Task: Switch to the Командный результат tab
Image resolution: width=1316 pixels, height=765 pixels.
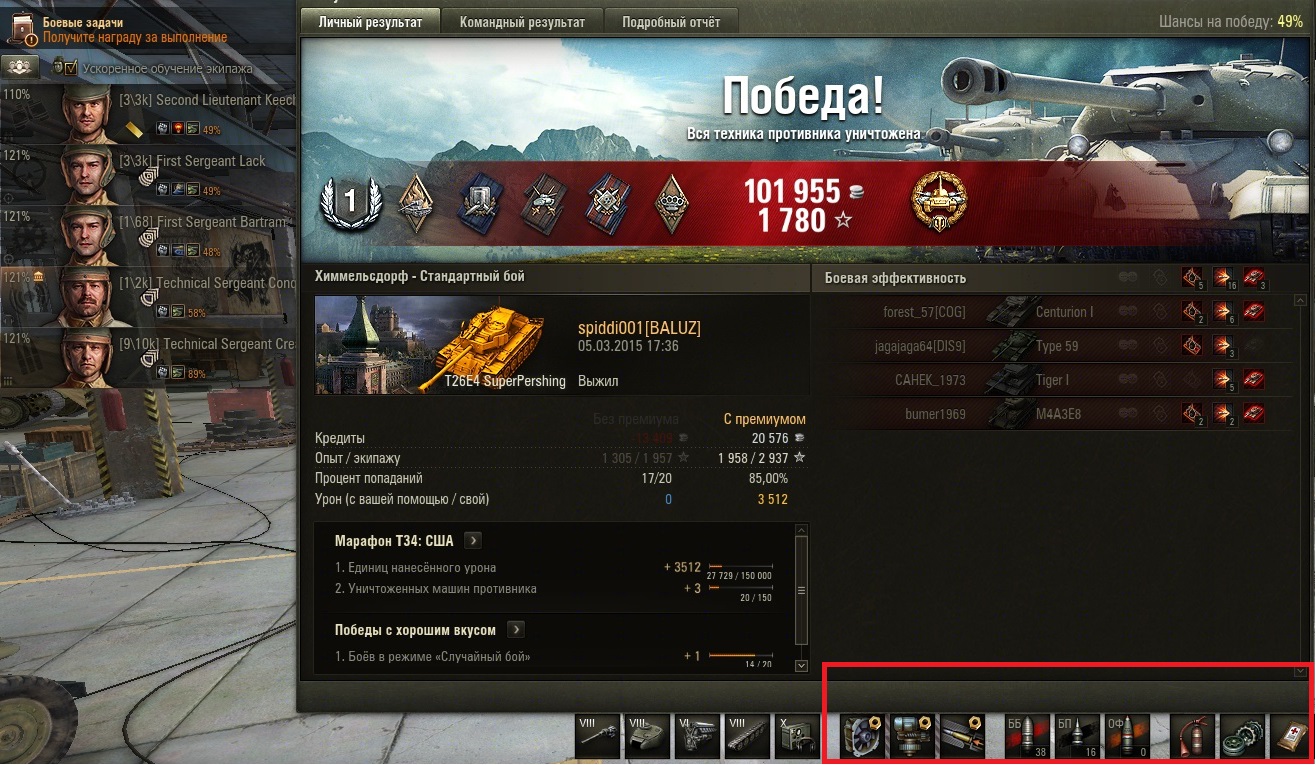Action: (522, 22)
